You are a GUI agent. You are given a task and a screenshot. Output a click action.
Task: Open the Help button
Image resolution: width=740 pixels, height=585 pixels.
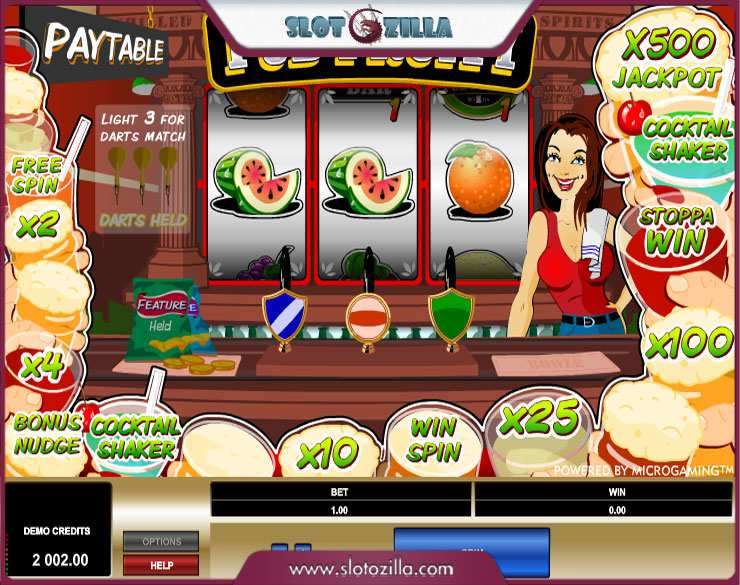(160, 565)
